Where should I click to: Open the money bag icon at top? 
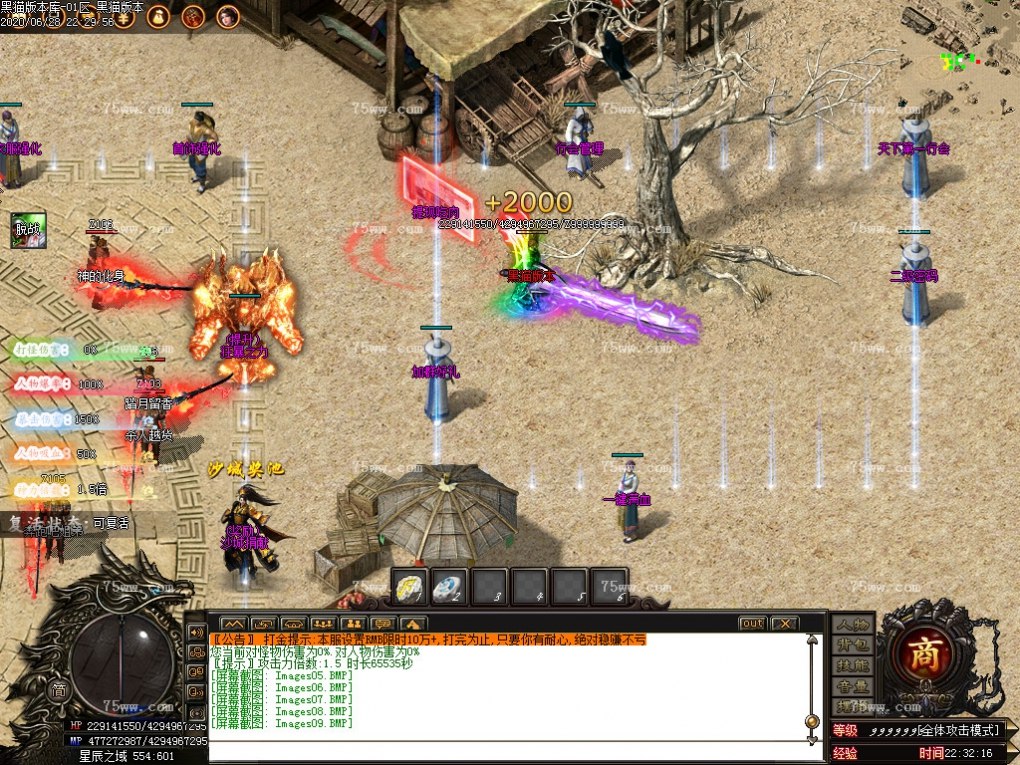coord(159,16)
